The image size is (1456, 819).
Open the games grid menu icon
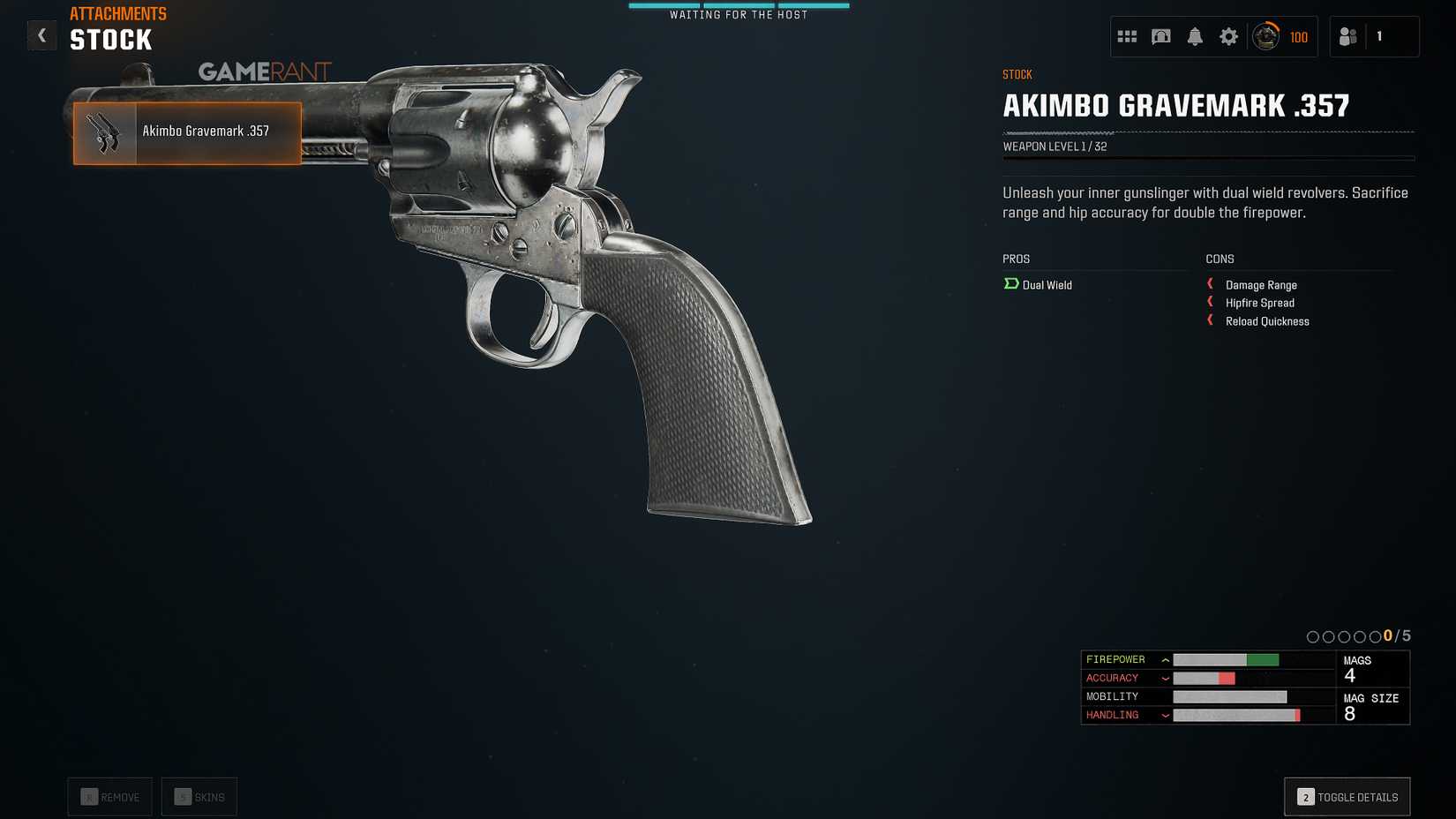click(1127, 36)
